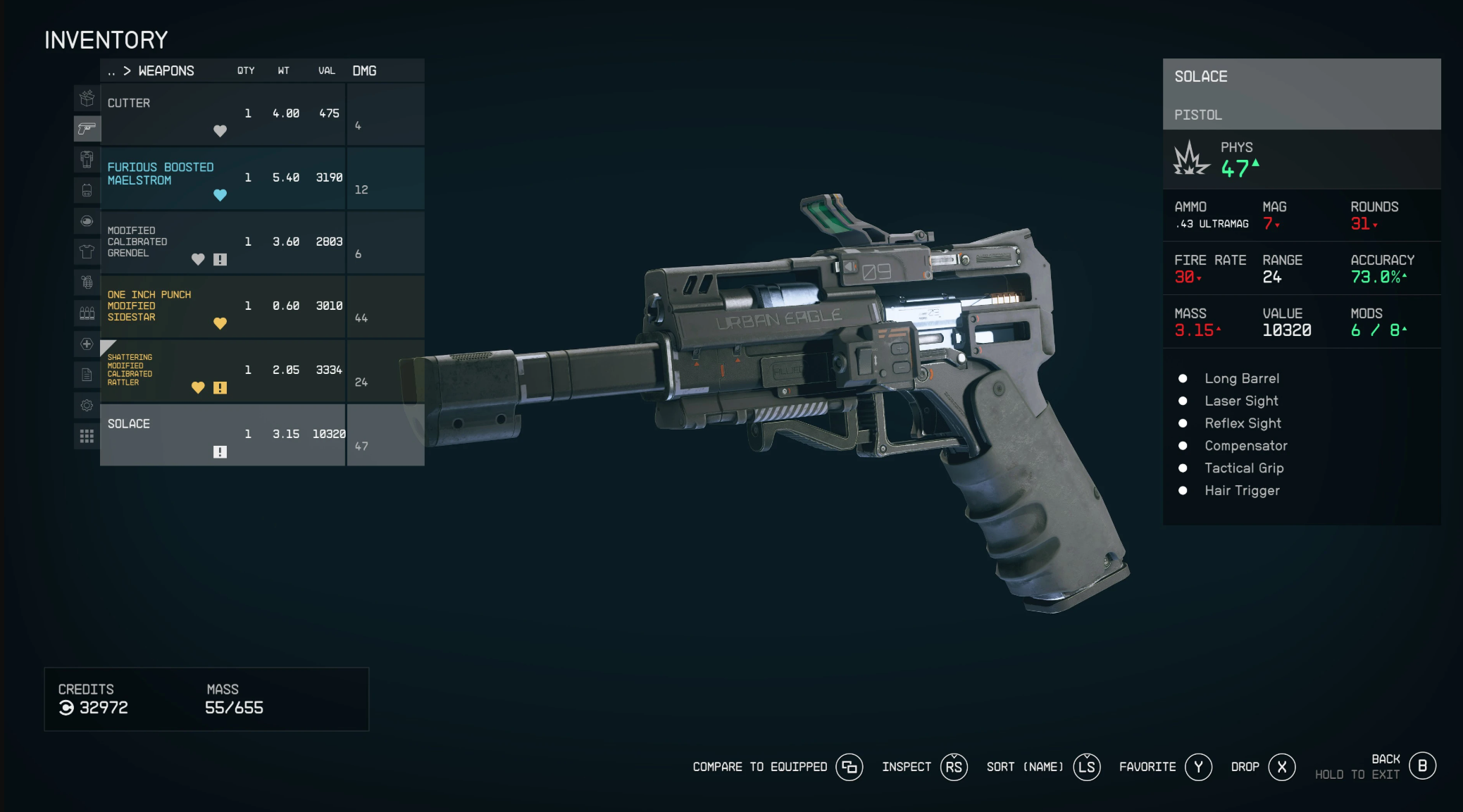
Task: Favorite the Solace pistol
Action: pos(1164,767)
